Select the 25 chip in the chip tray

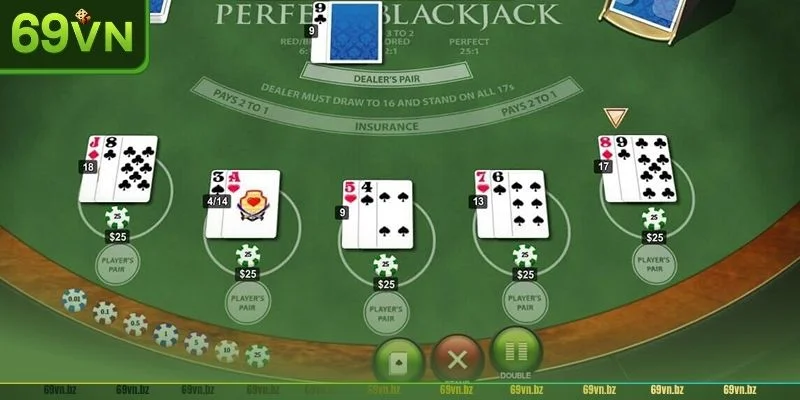click(x=258, y=355)
